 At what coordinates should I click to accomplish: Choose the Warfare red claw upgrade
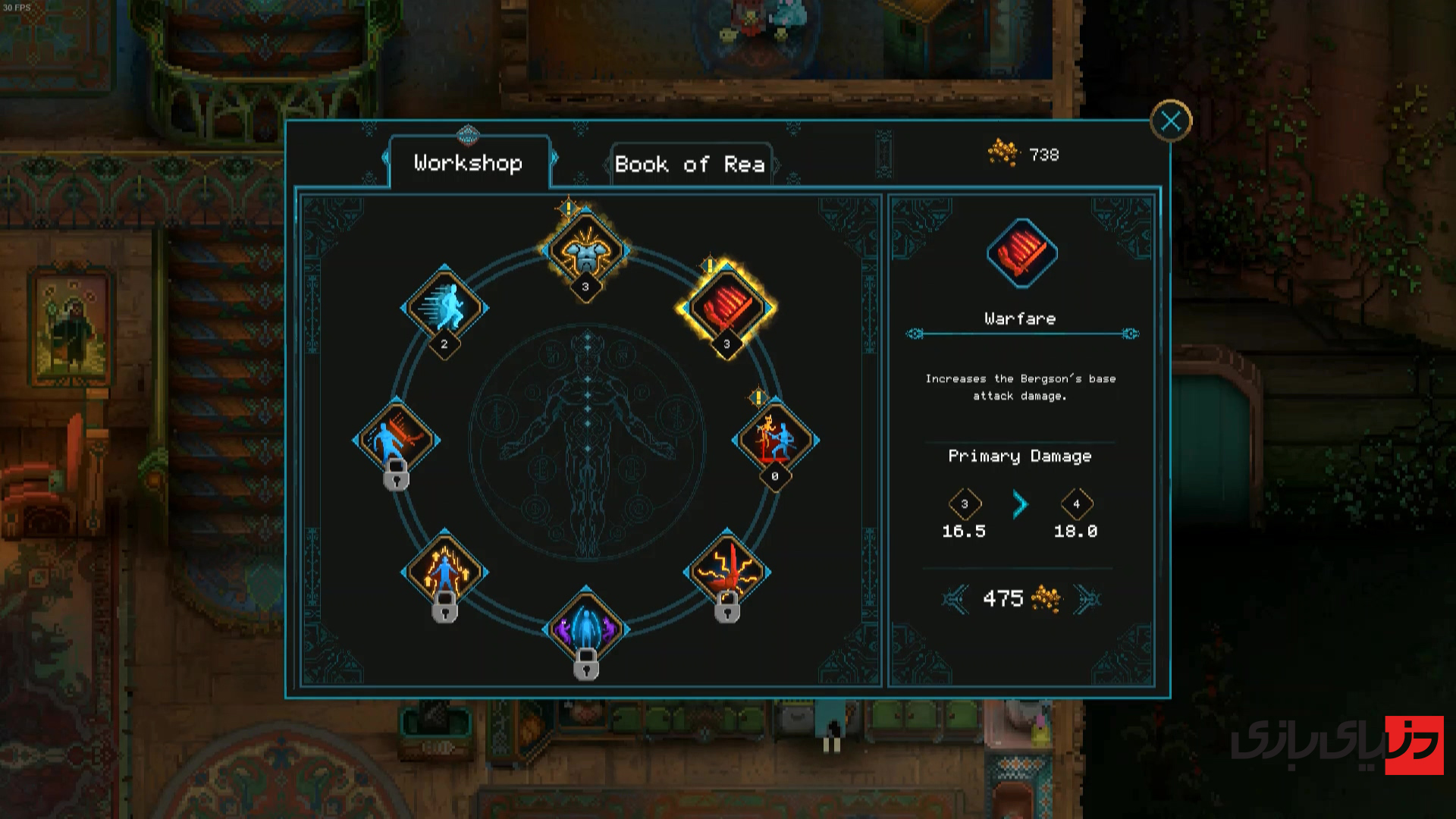tap(726, 307)
